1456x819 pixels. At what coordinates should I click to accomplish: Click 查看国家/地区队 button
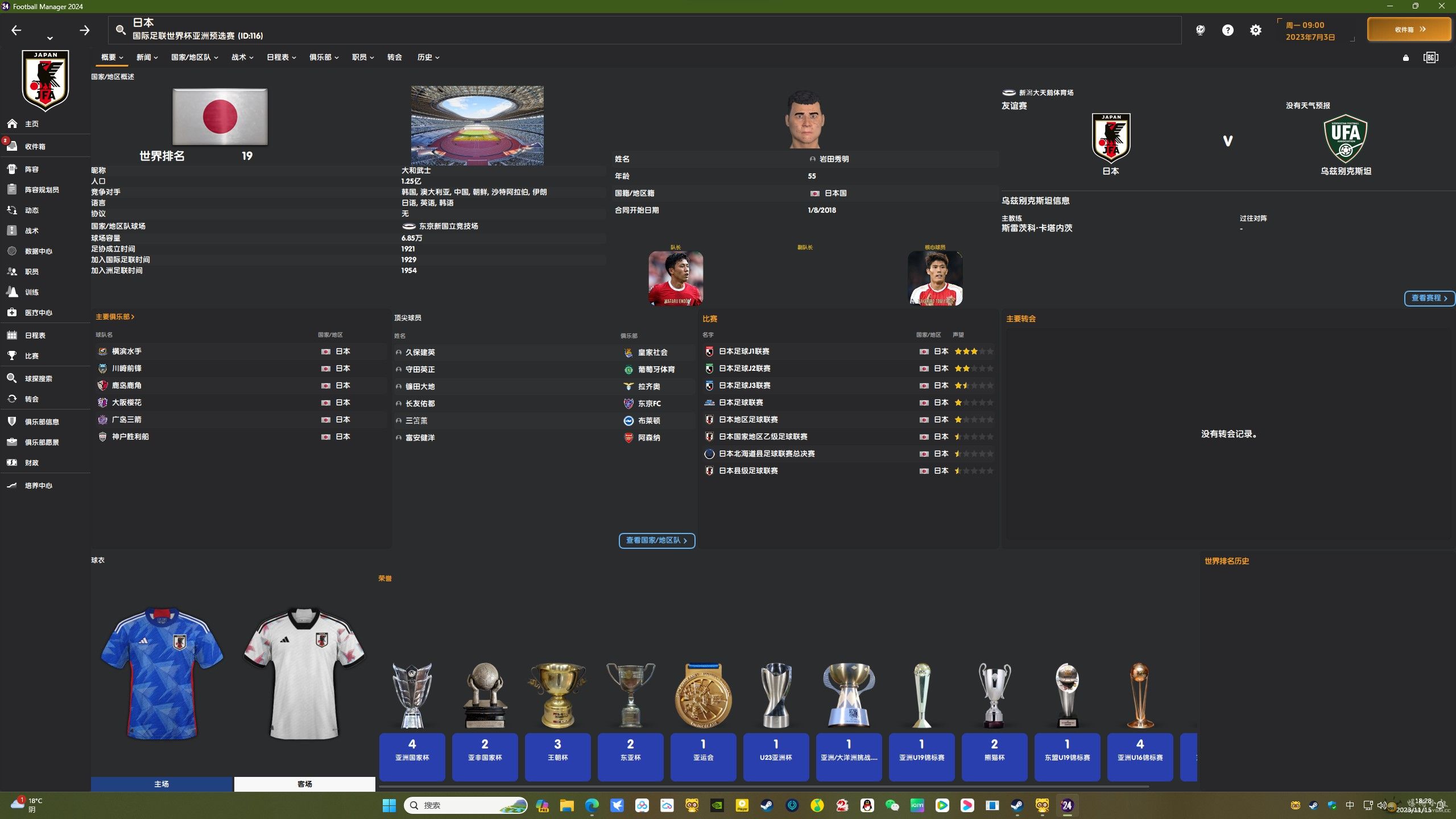(x=656, y=540)
